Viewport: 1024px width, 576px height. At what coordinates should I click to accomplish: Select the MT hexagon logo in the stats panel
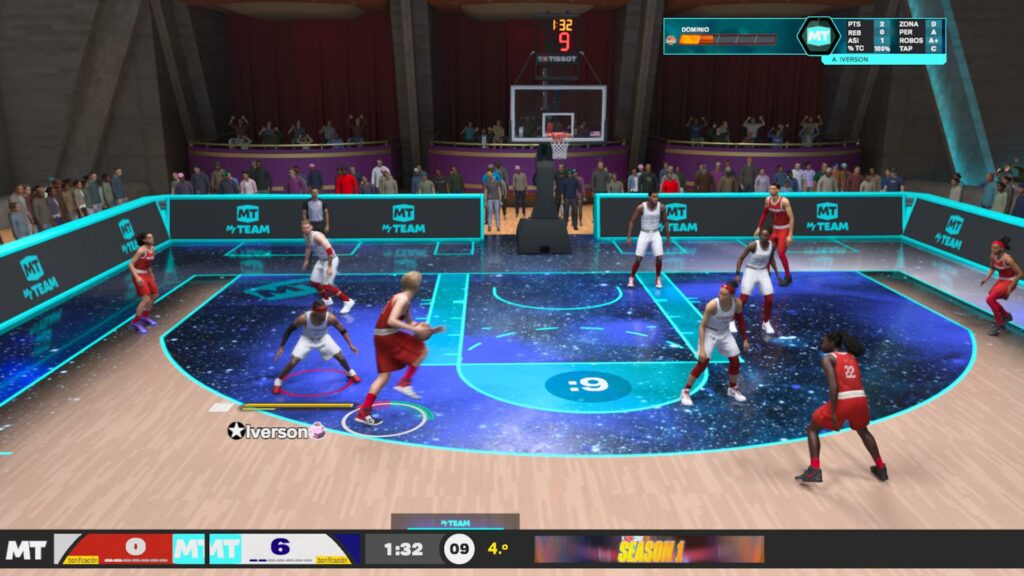coord(819,35)
